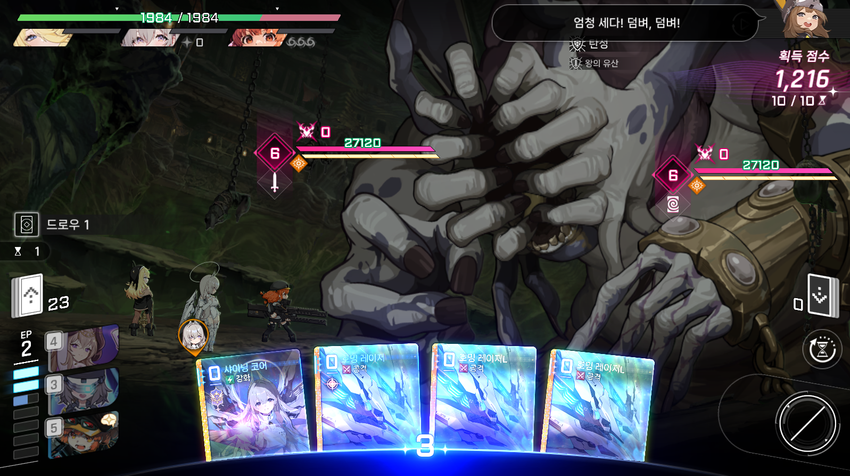Click the silver-haired portrait in the top bar
850x476 pixels.
147,39
